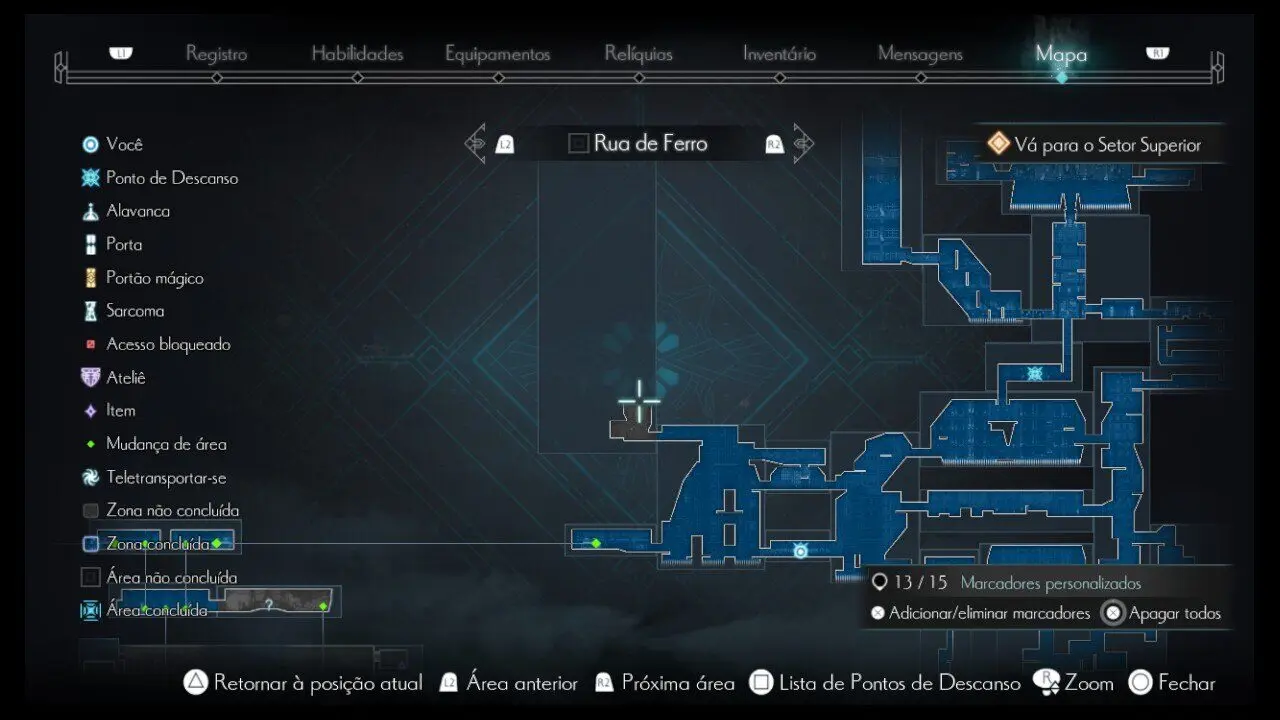The width and height of the screenshot is (1280, 720).
Task: Open the Habilidades tab
Action: pyautogui.click(x=357, y=54)
